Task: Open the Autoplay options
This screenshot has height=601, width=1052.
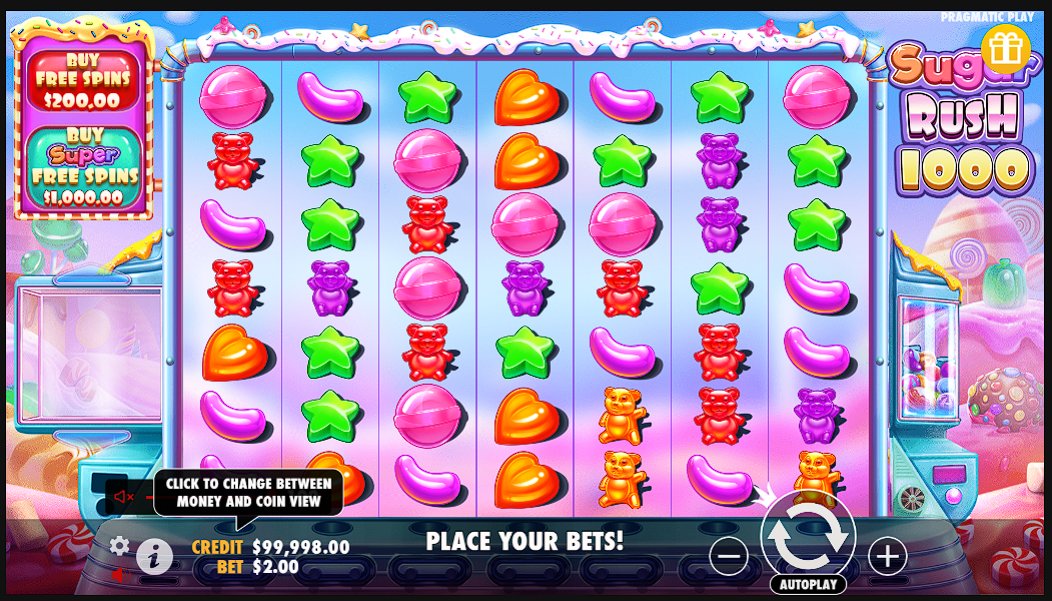Action: coord(808,584)
